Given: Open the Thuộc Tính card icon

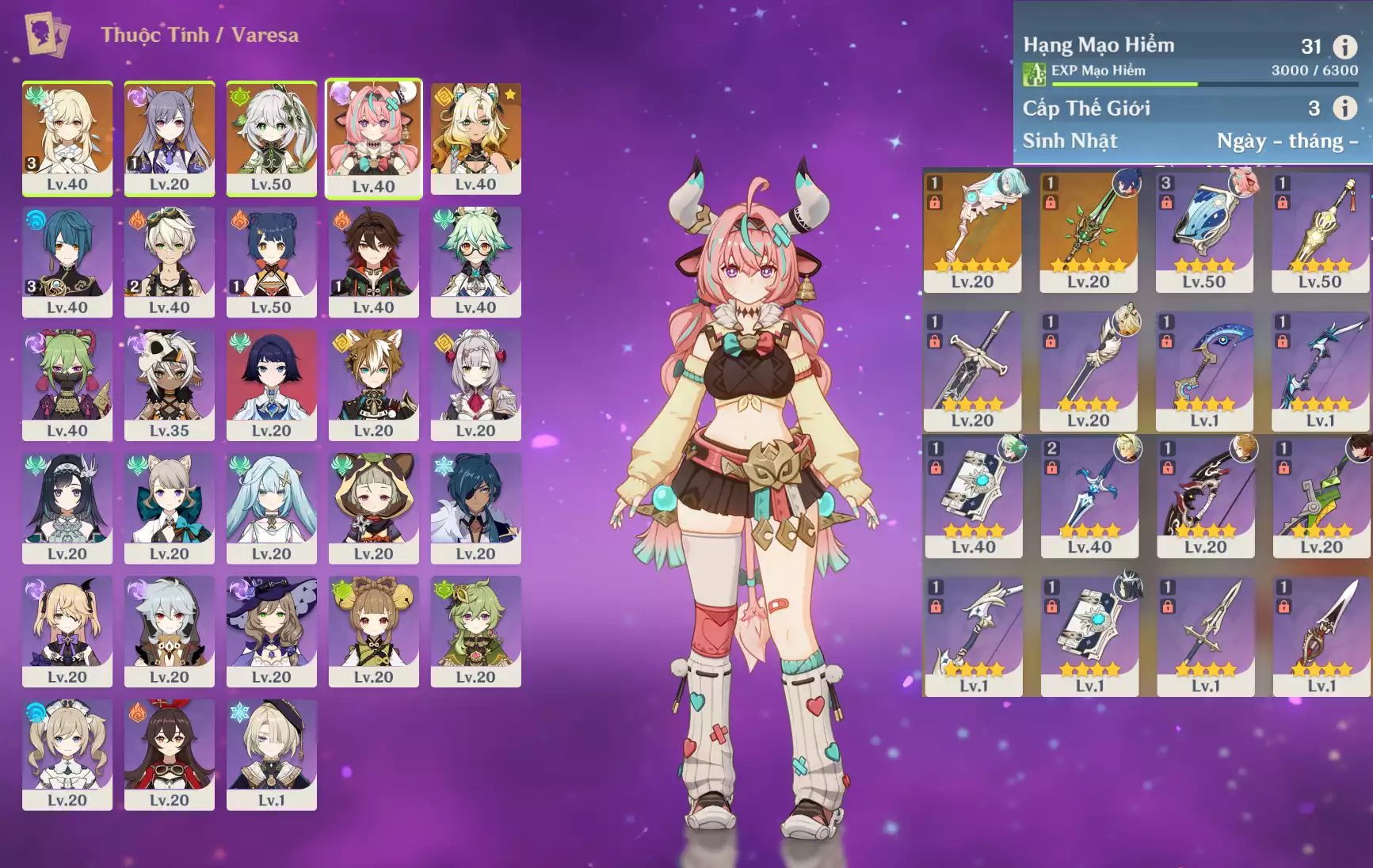Looking at the screenshot, I should tap(47, 34).
